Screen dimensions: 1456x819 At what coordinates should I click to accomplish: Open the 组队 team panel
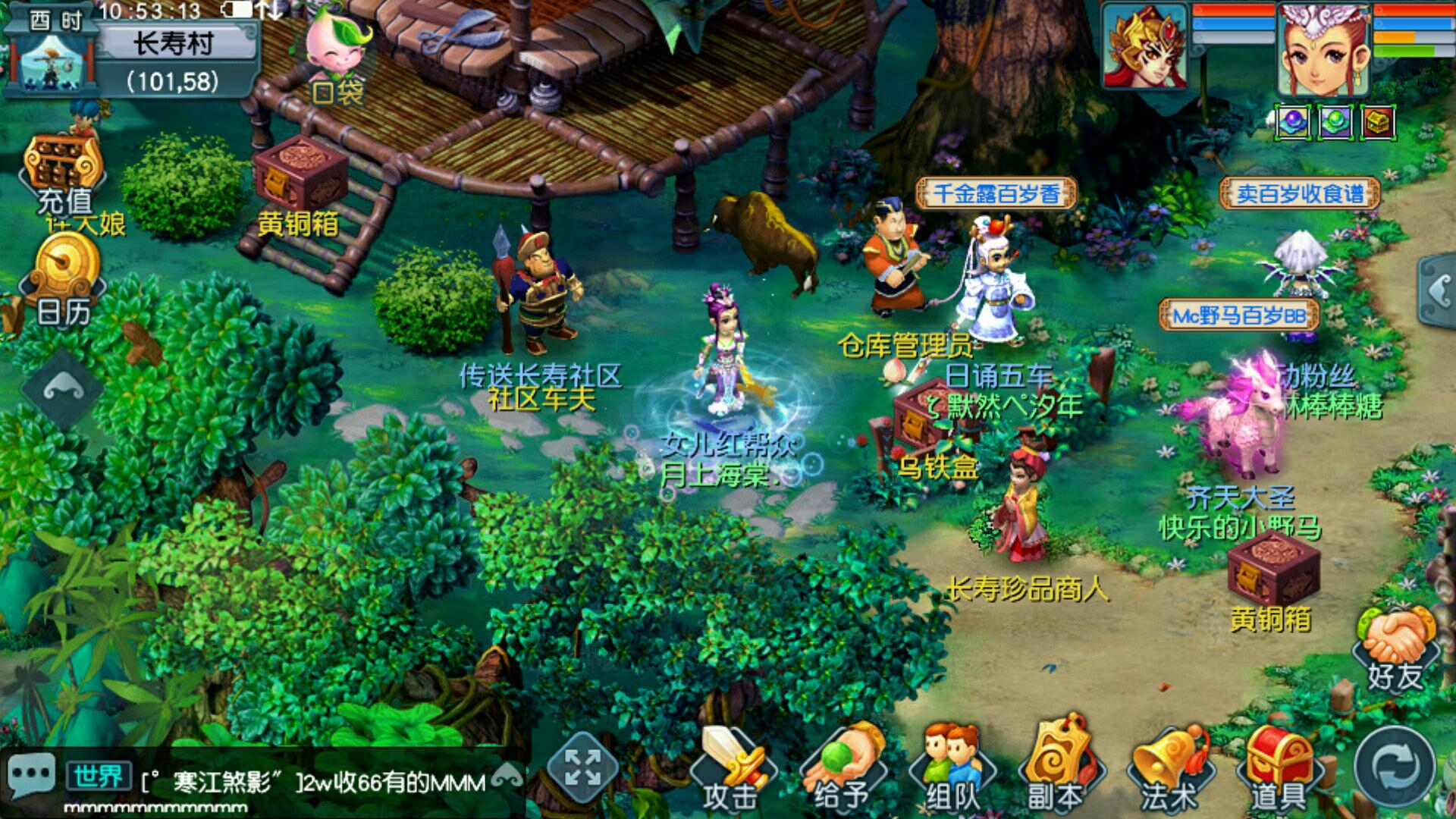(952, 767)
